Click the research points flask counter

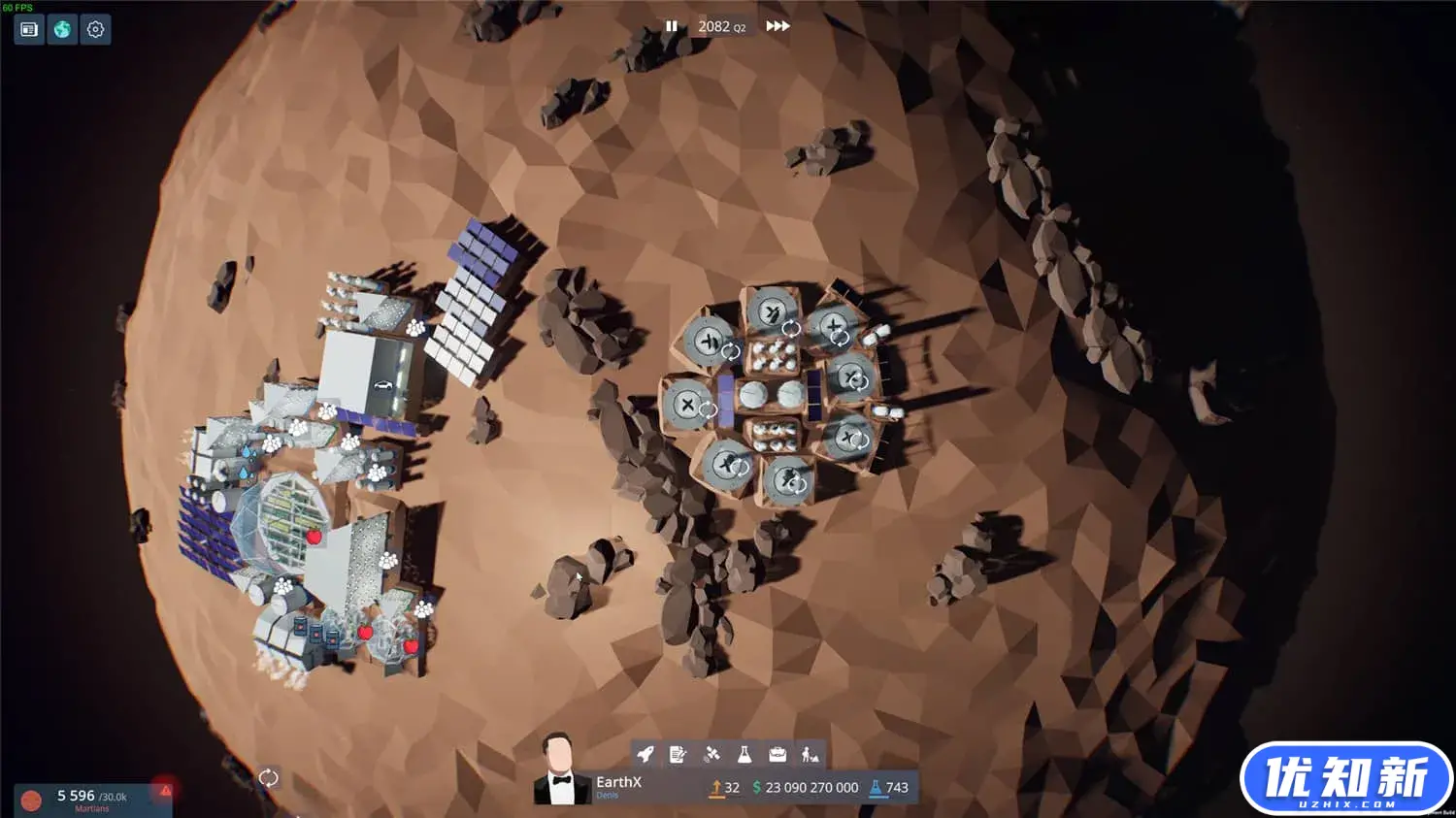(889, 788)
